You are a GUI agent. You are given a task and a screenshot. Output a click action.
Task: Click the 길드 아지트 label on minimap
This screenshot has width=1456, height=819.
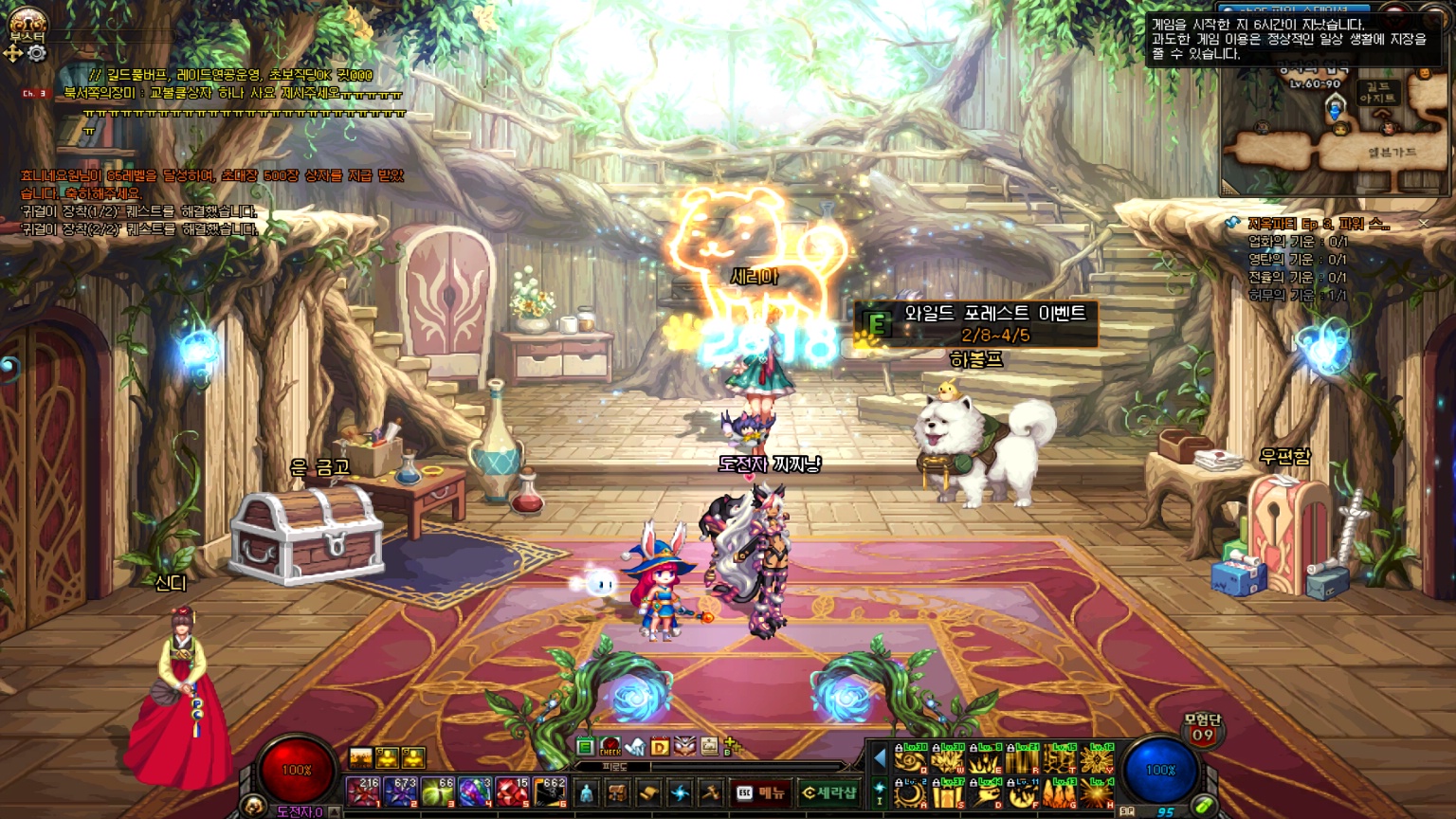click(x=1377, y=93)
